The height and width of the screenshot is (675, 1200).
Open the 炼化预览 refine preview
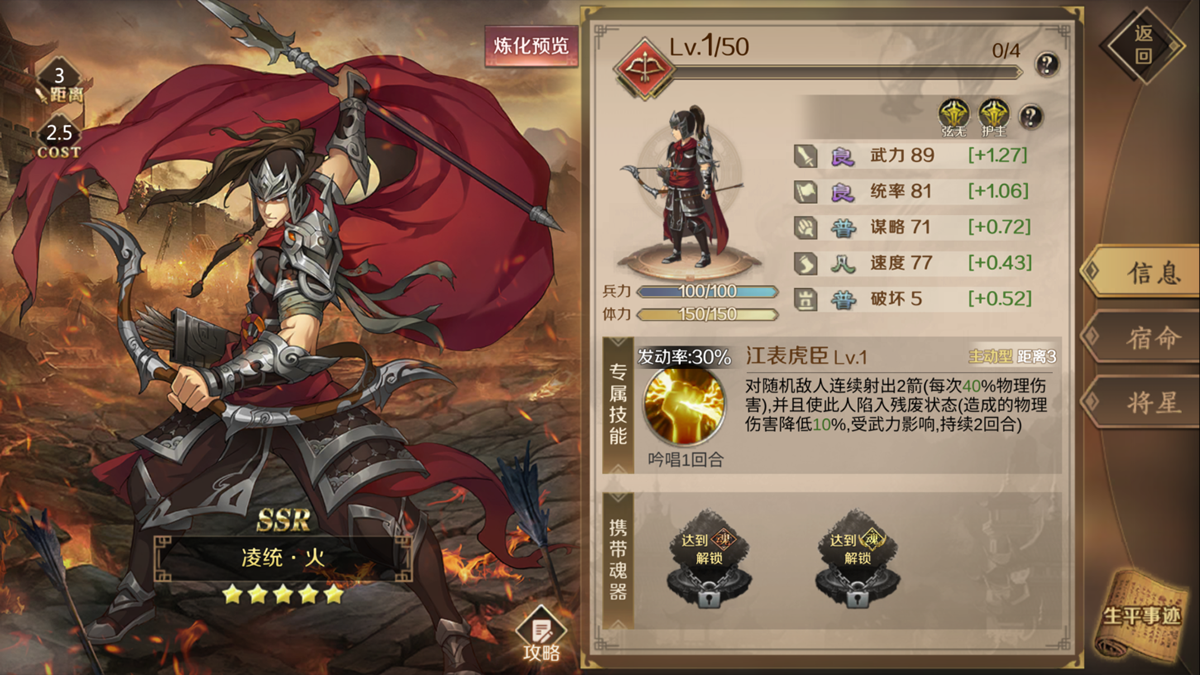click(531, 45)
